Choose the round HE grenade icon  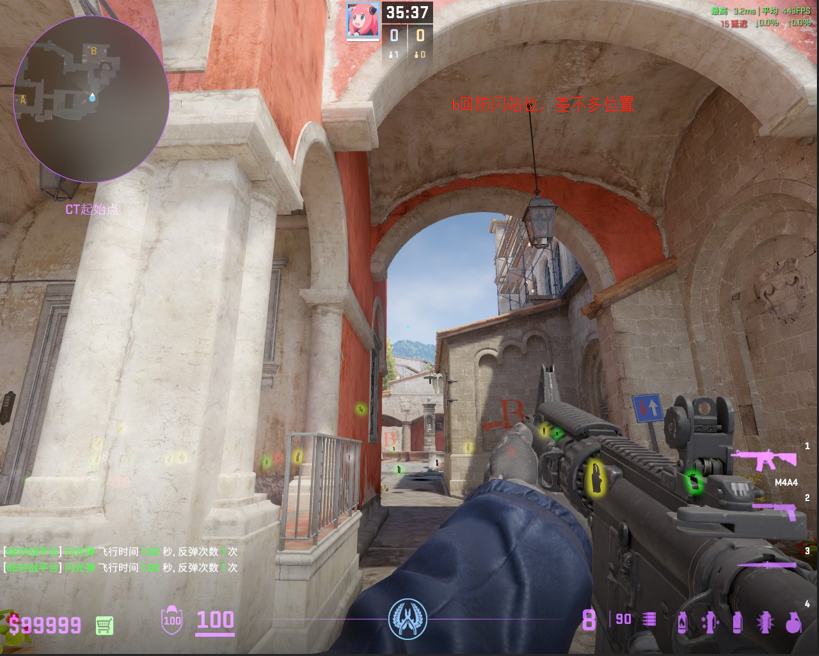pyautogui.click(x=793, y=621)
